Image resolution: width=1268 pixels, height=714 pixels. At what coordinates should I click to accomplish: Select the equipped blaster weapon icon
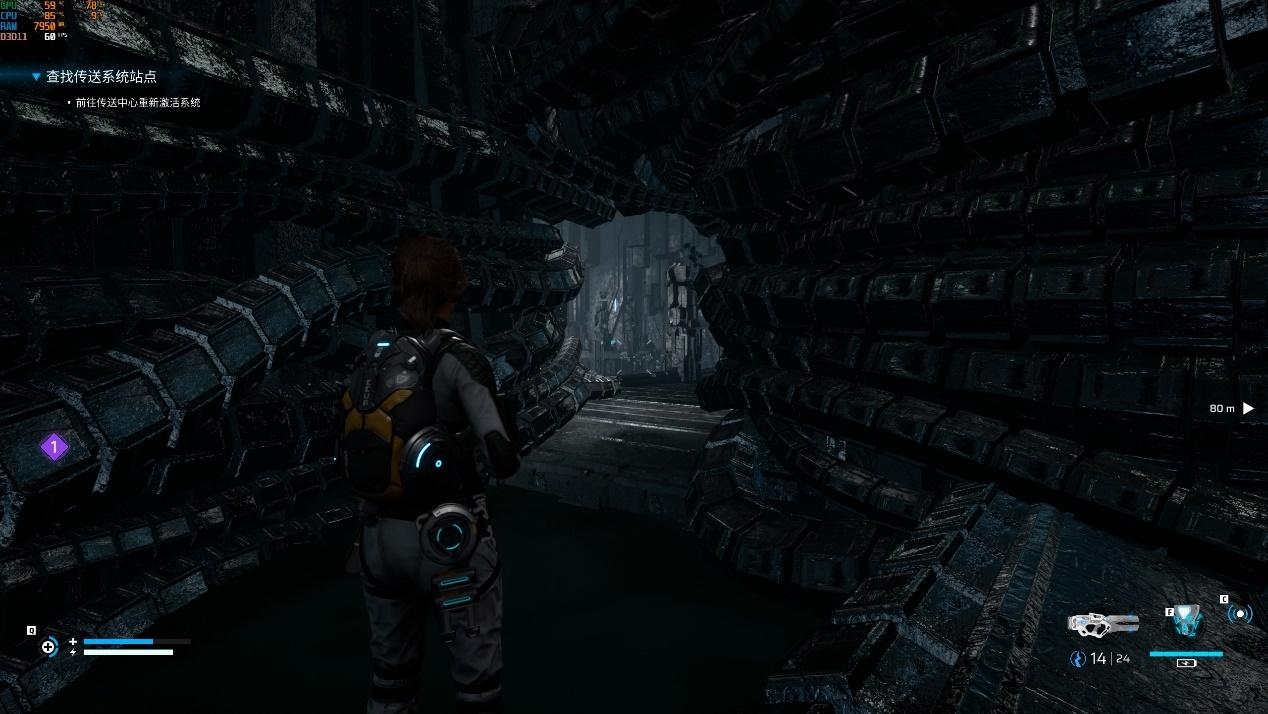(x=1102, y=623)
